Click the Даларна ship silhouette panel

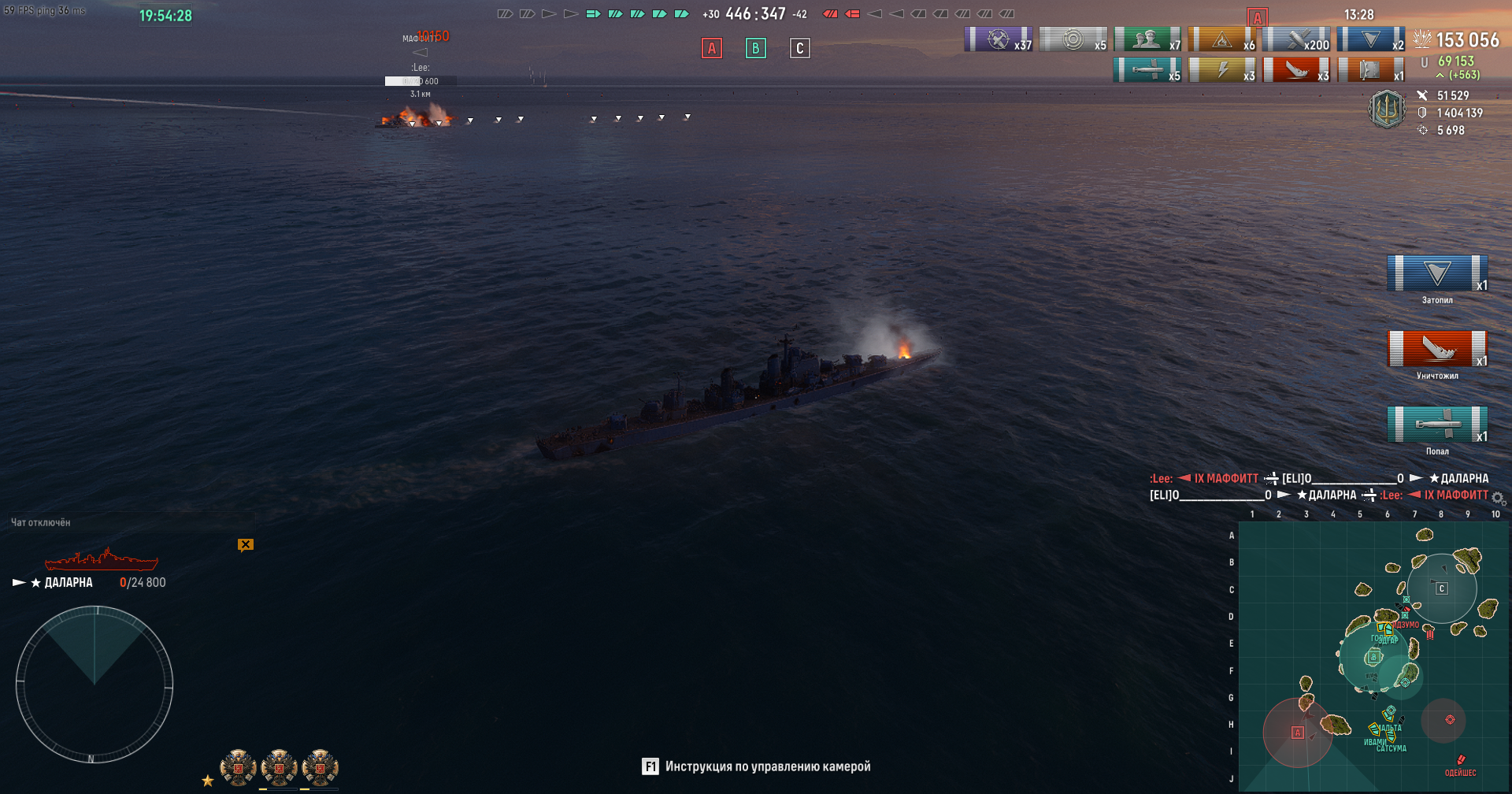click(x=102, y=560)
